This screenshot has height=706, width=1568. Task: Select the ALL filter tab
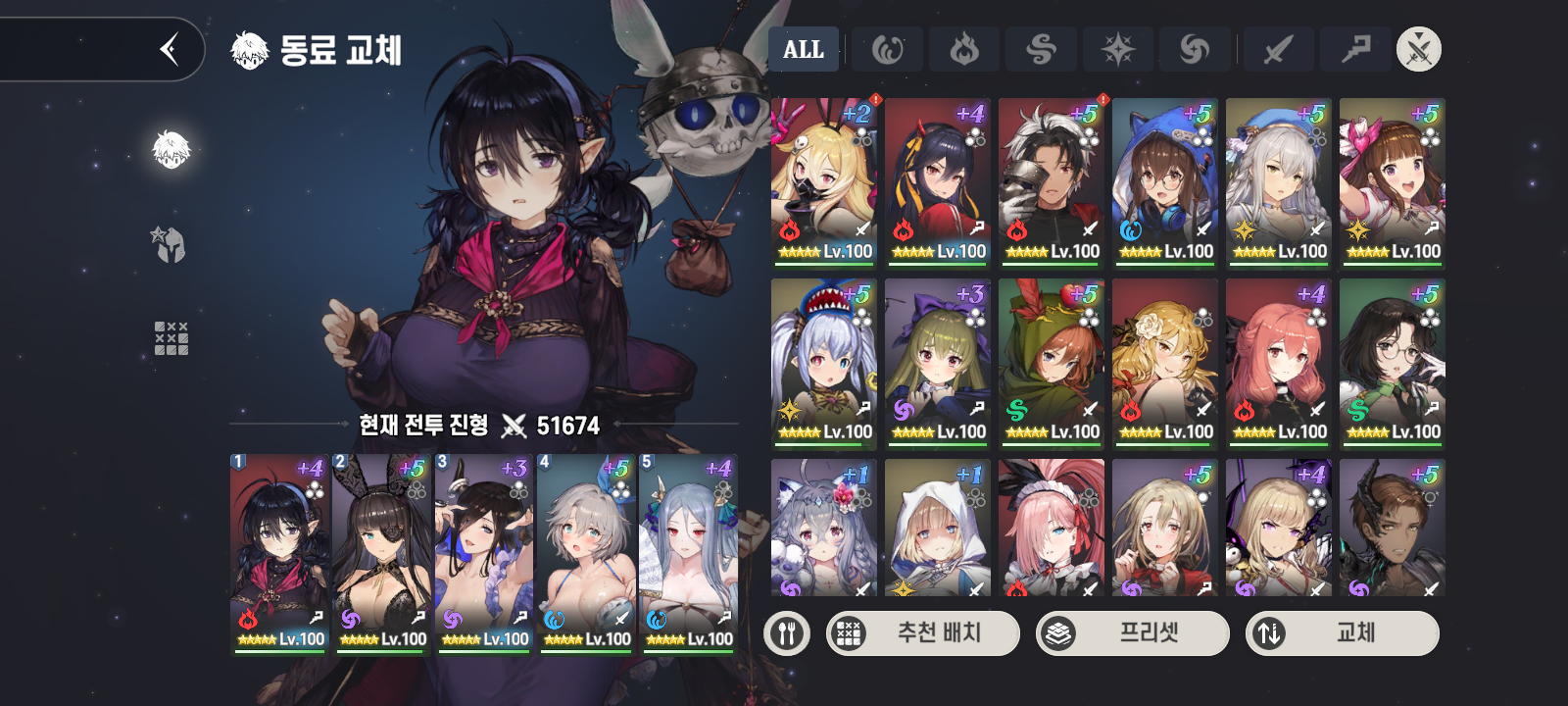(804, 49)
